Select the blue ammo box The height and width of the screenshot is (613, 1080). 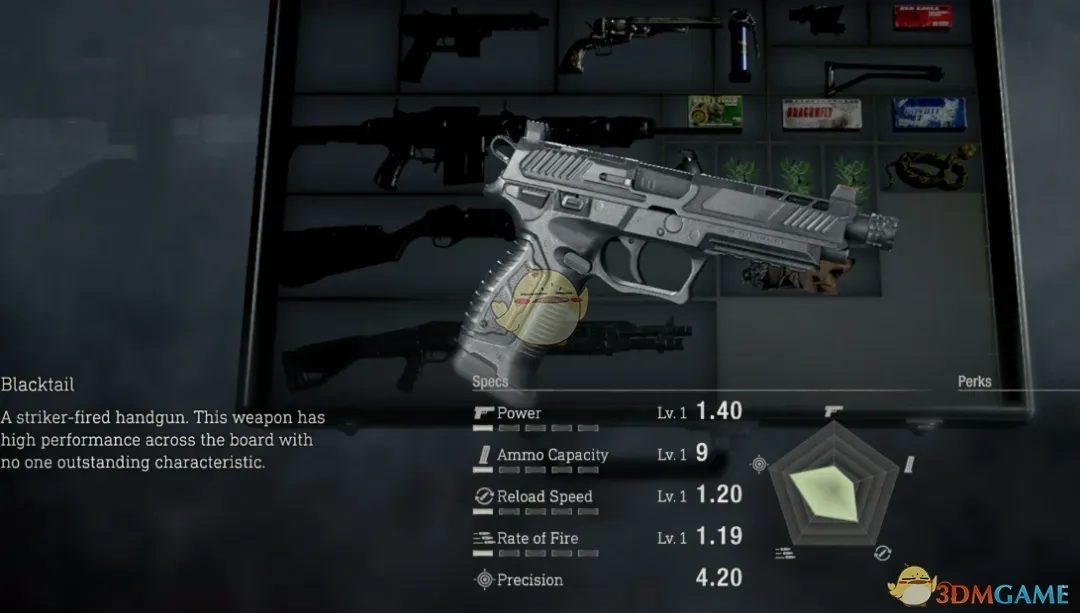tap(928, 114)
